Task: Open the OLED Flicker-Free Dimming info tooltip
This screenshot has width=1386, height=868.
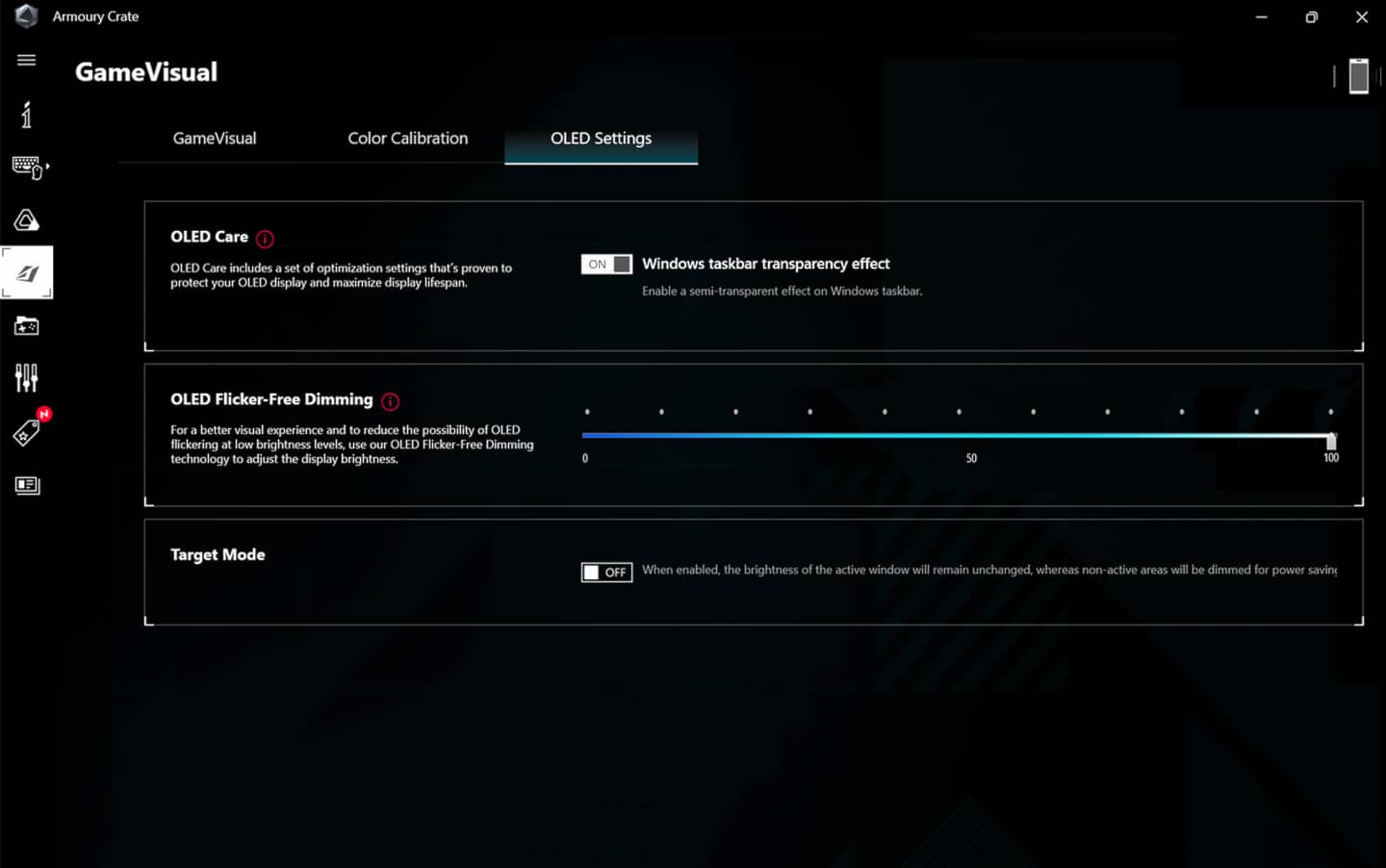Action: click(390, 400)
